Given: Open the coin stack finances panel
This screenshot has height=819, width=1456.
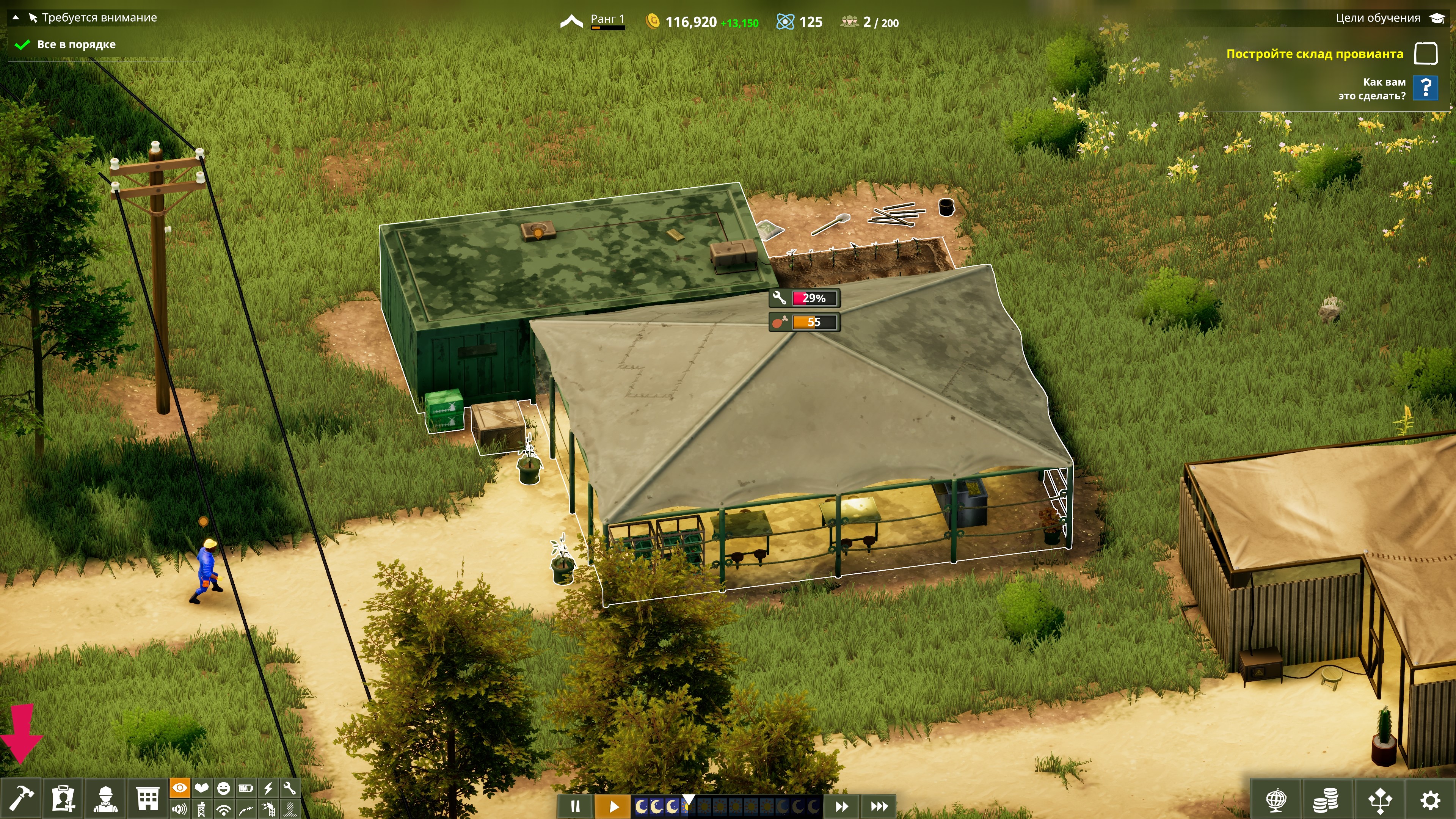Looking at the screenshot, I should pos(1325,800).
